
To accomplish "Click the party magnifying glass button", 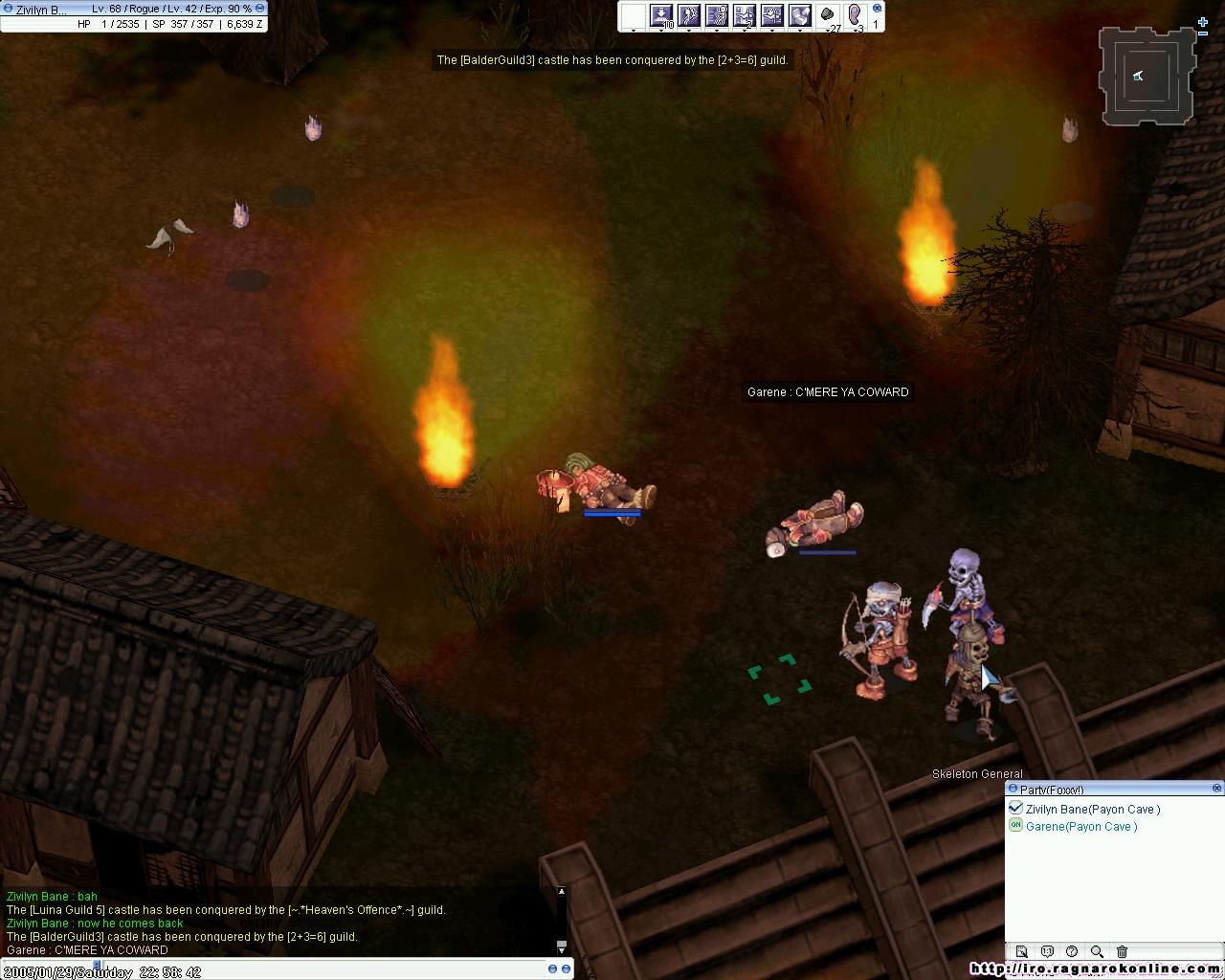I will pyautogui.click(x=1097, y=951).
